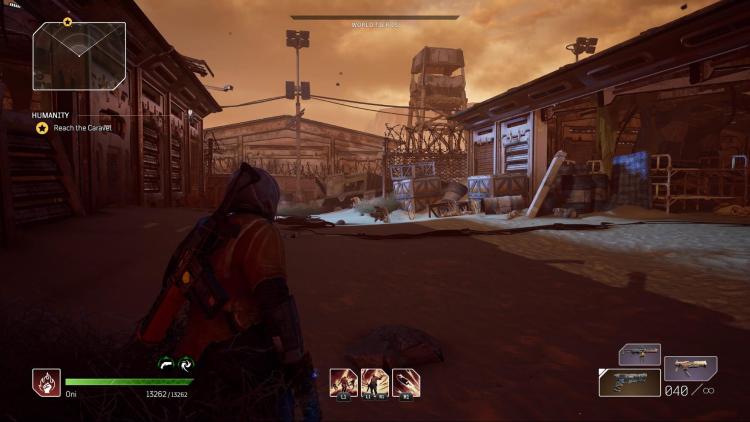Switch to the topmost rifle weapon slot

639,354
